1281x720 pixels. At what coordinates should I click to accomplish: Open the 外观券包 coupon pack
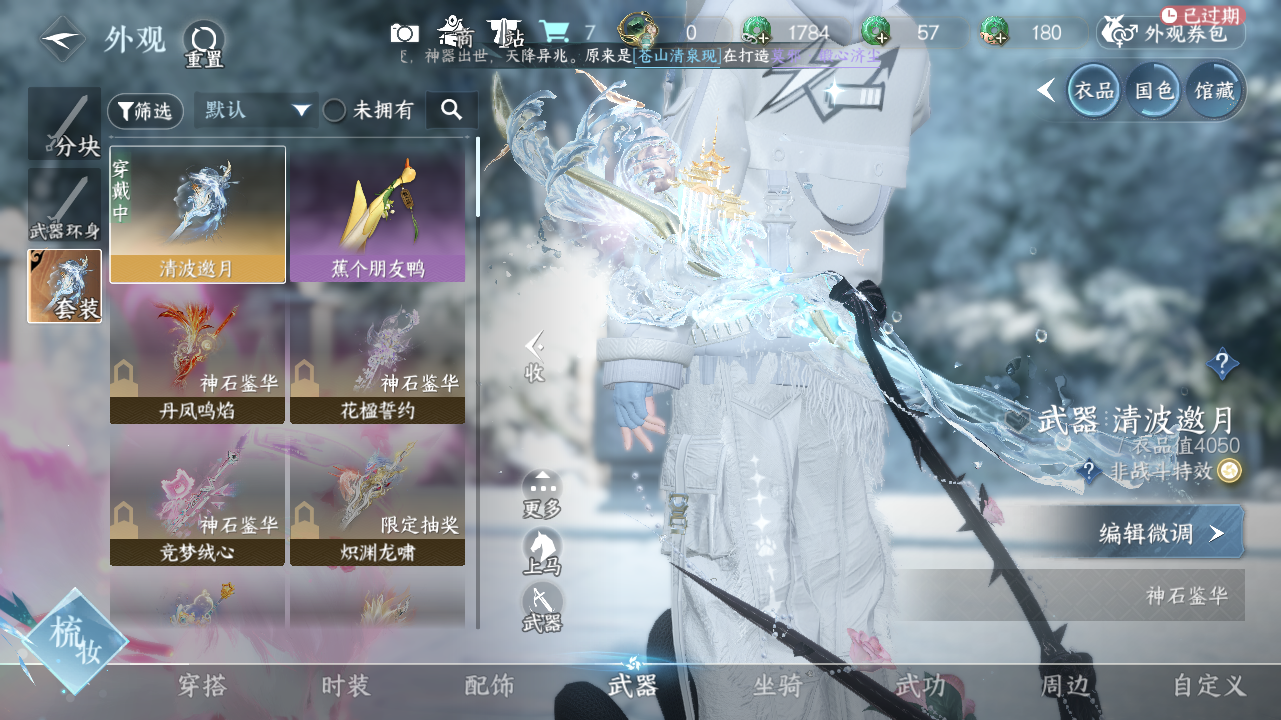pyautogui.click(x=1171, y=33)
